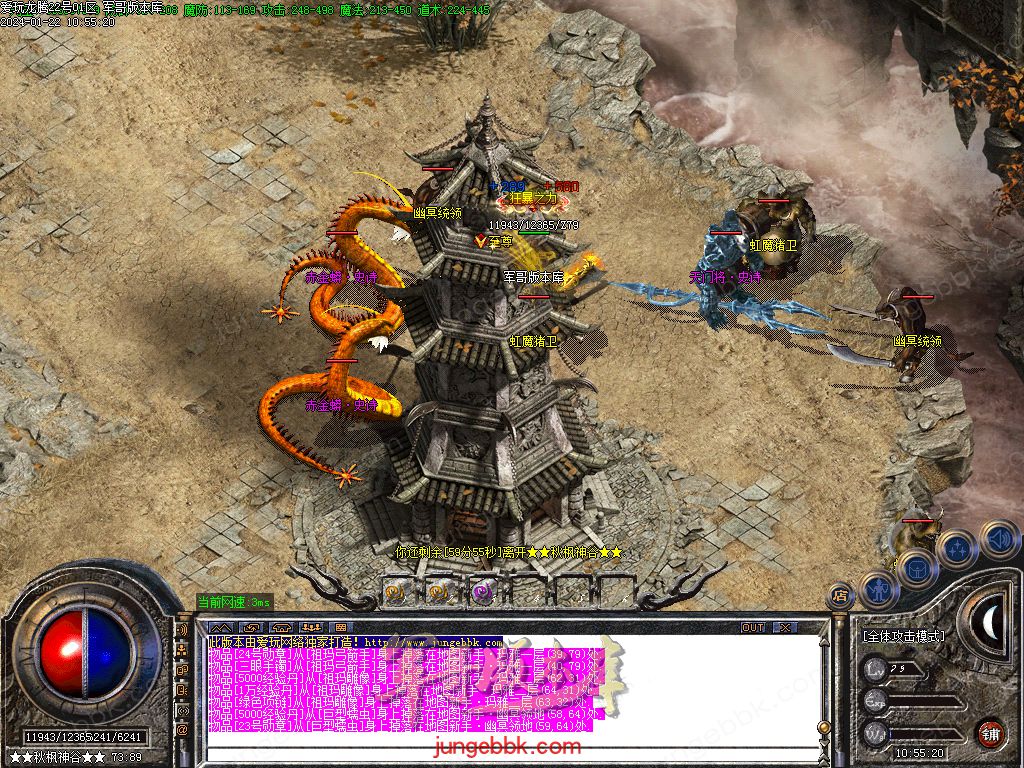The height and width of the screenshot is (768, 1024).
Task: Close the game with the X button
Action: tap(784, 628)
